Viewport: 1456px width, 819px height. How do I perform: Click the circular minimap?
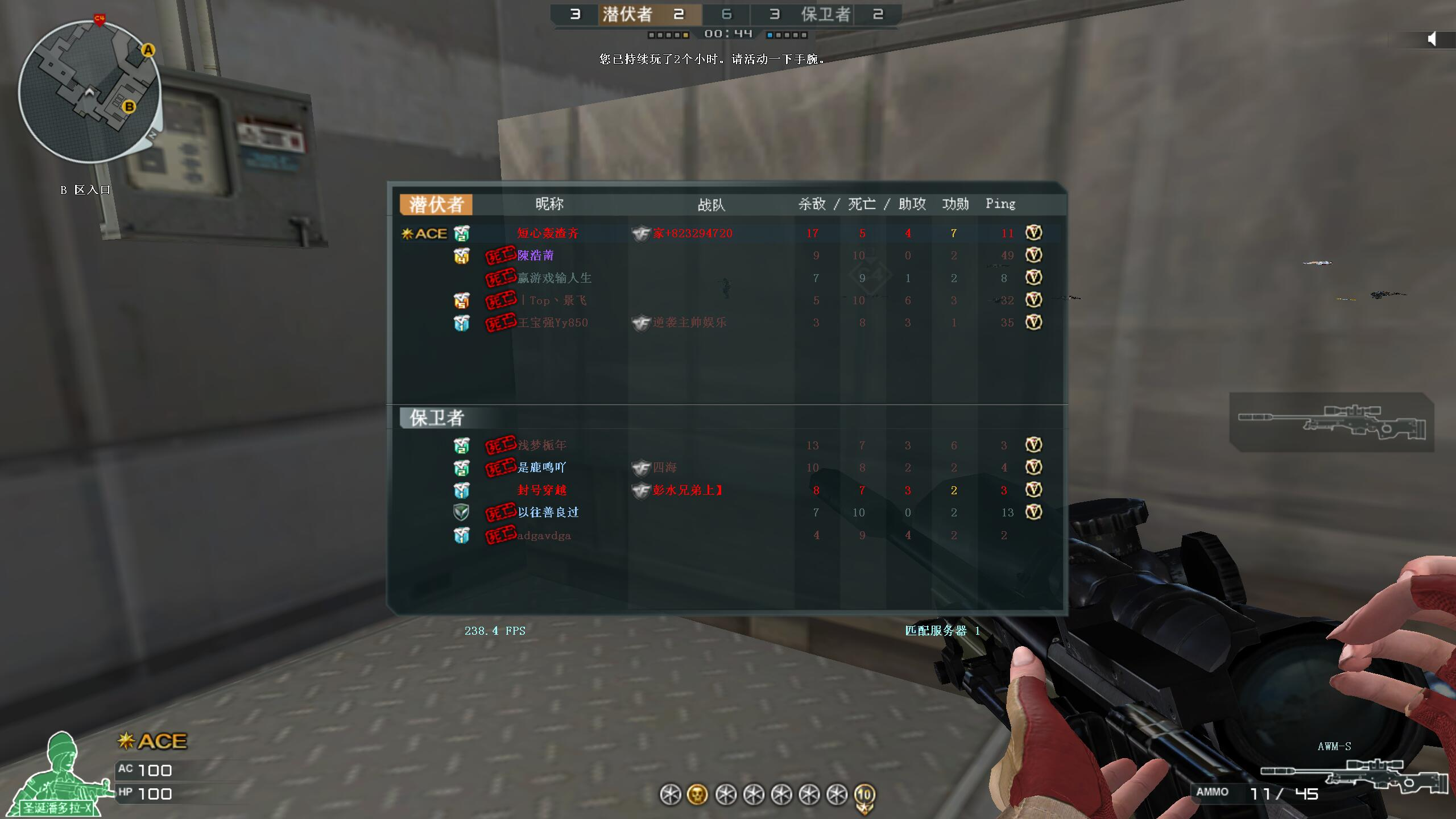coord(89,91)
